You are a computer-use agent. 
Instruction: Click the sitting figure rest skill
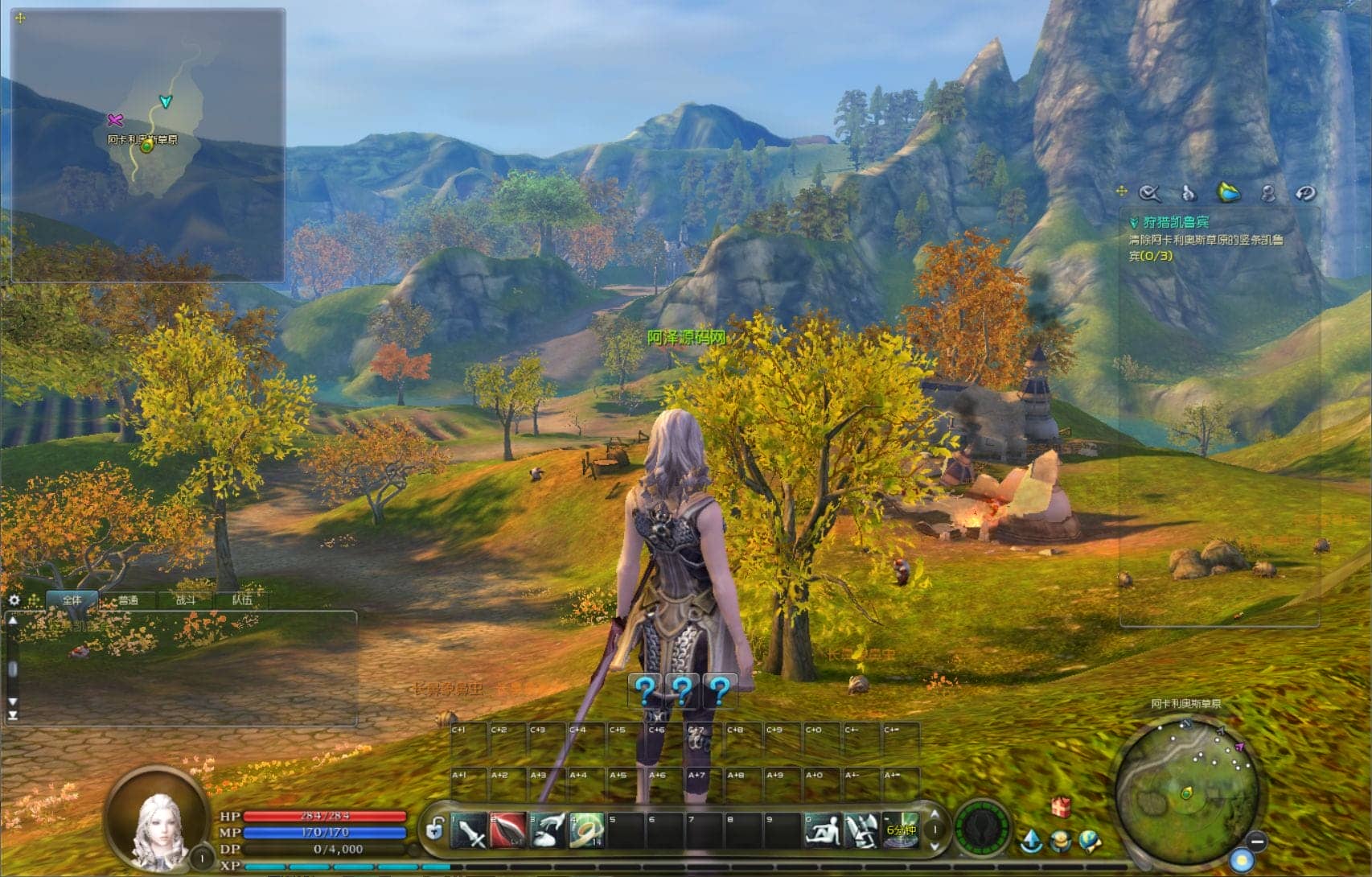coord(823,831)
